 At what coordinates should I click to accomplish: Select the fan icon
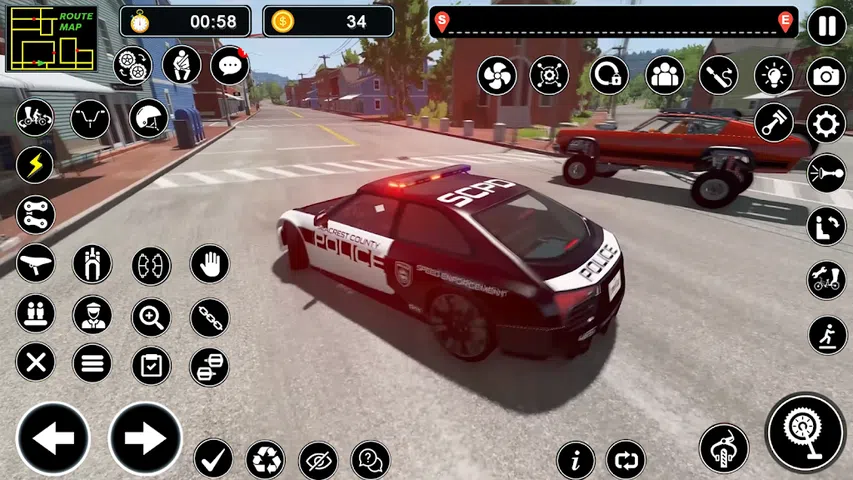(497, 75)
